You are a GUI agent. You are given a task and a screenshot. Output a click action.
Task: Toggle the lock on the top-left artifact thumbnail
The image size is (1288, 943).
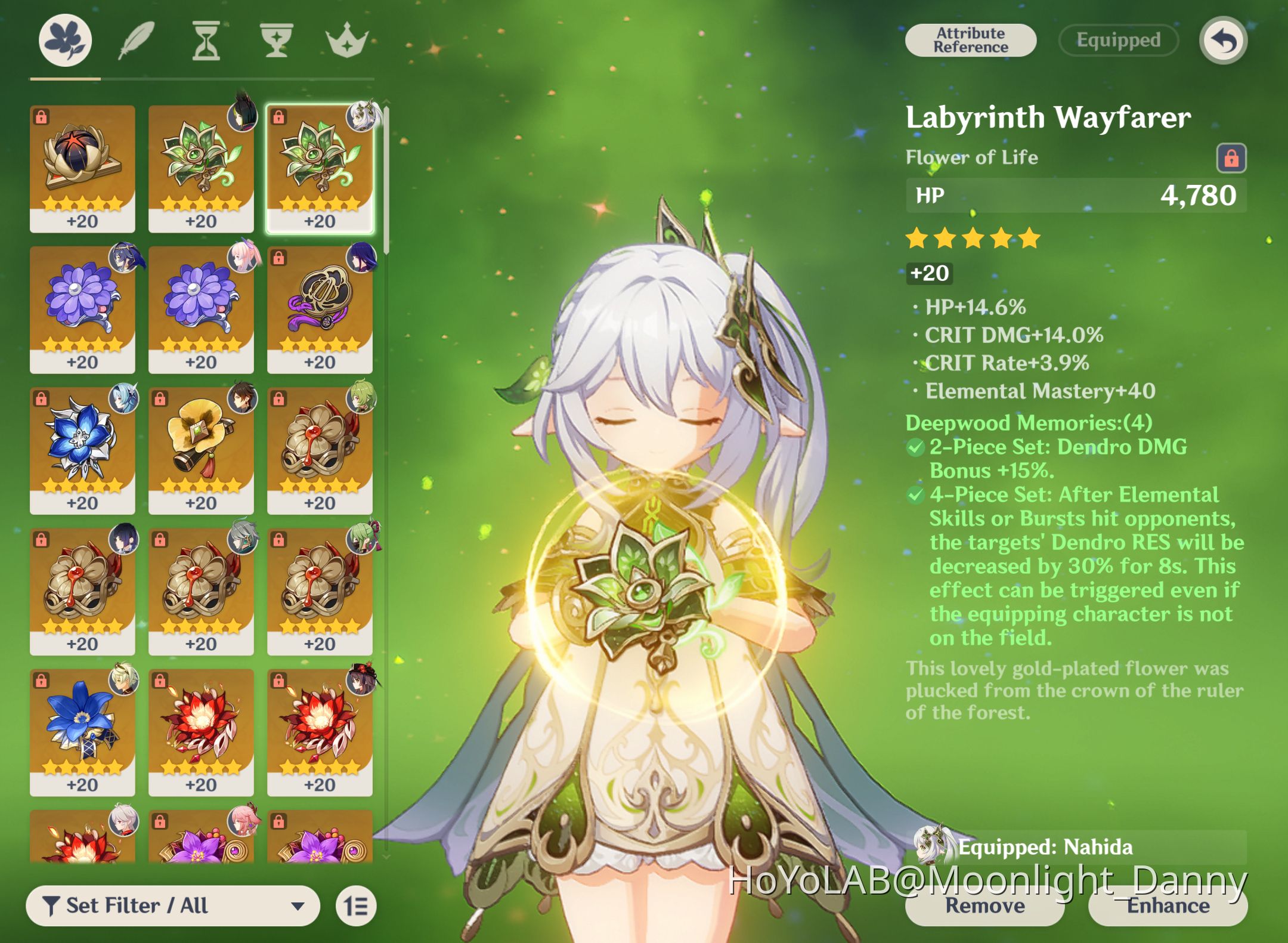pyautogui.click(x=41, y=117)
